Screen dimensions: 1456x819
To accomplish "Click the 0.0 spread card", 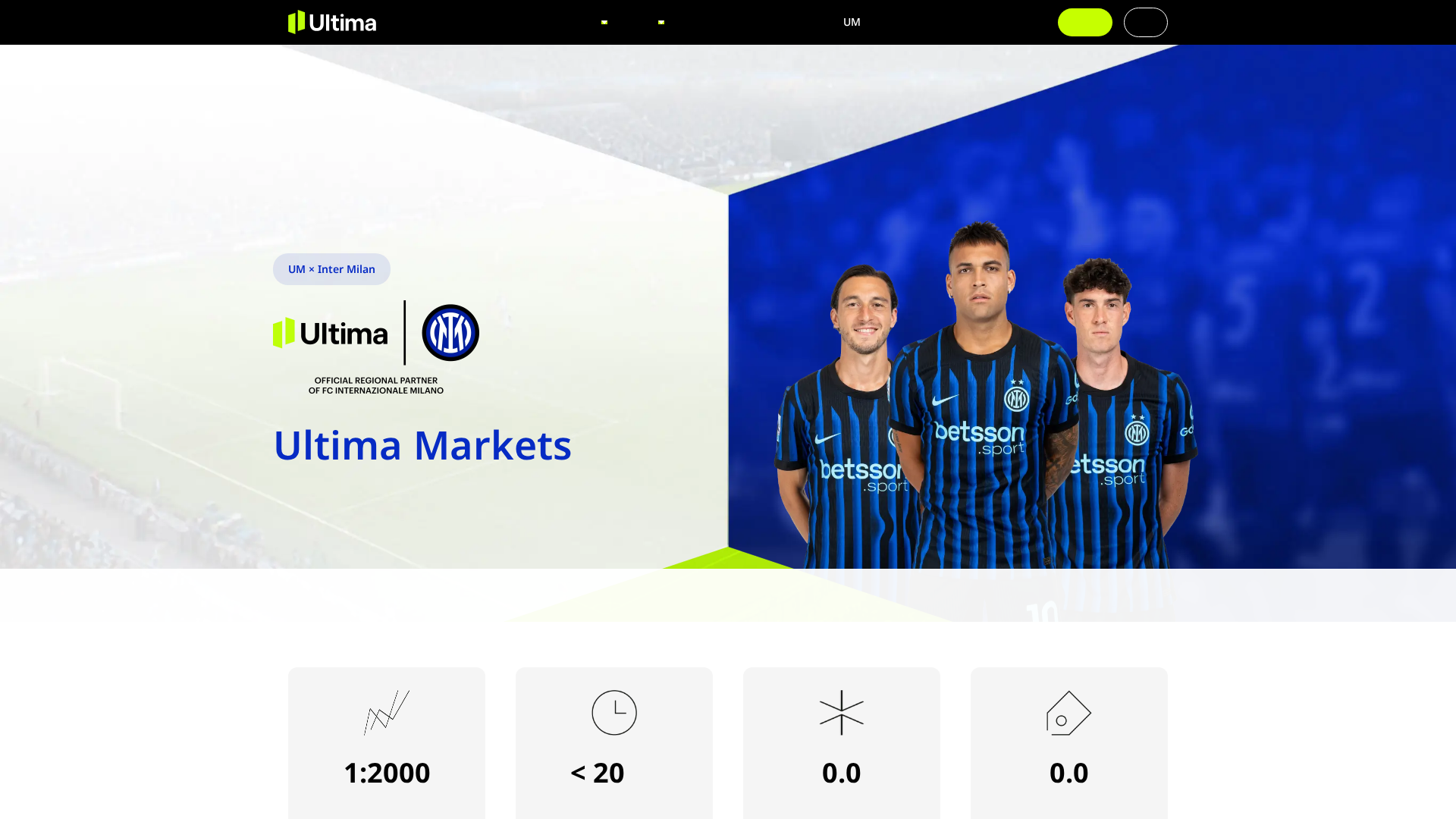I will tap(841, 743).
